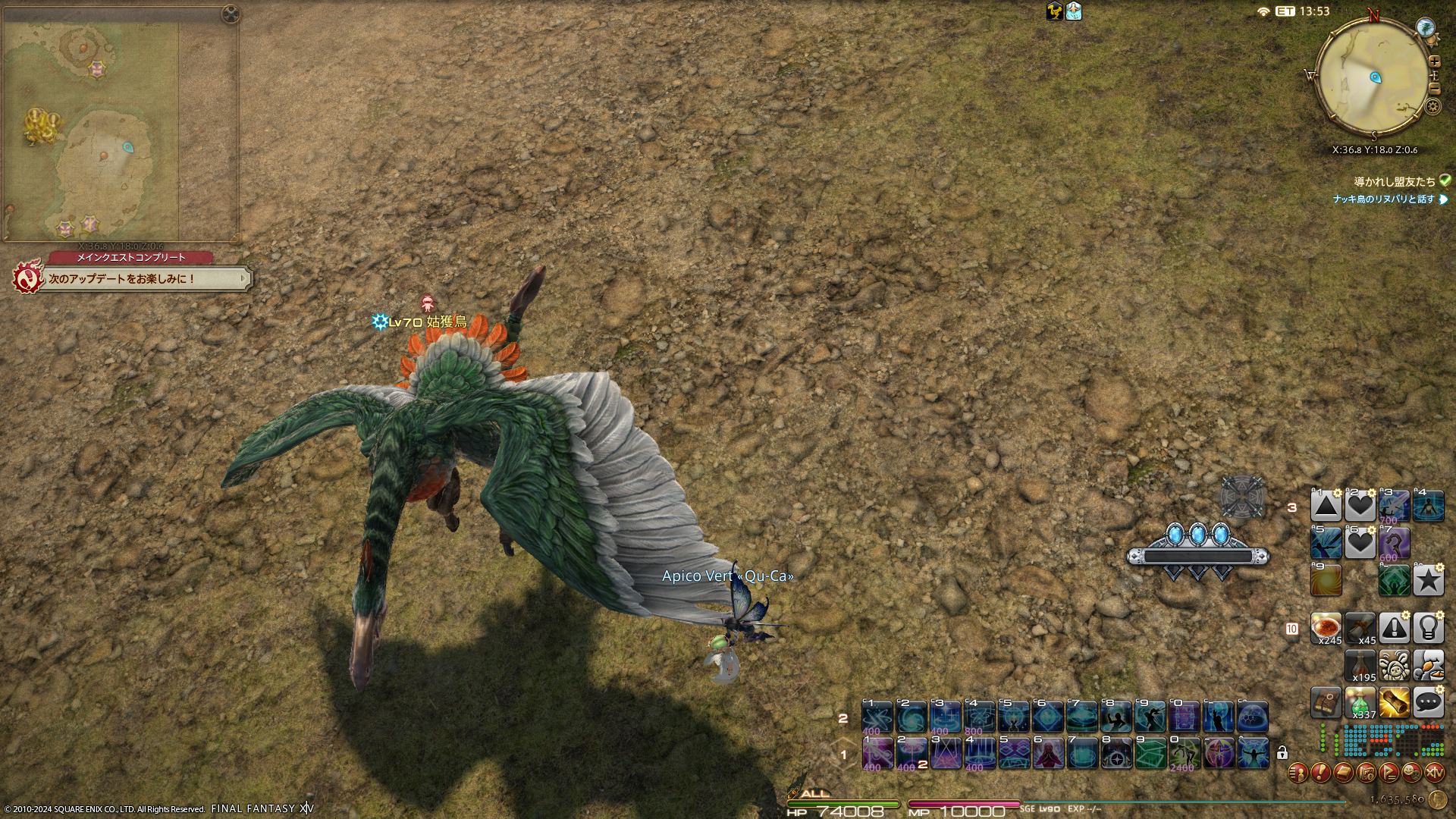Target the Lv70 姑獲鳥 nameplate
The image size is (1456, 819).
427,322
